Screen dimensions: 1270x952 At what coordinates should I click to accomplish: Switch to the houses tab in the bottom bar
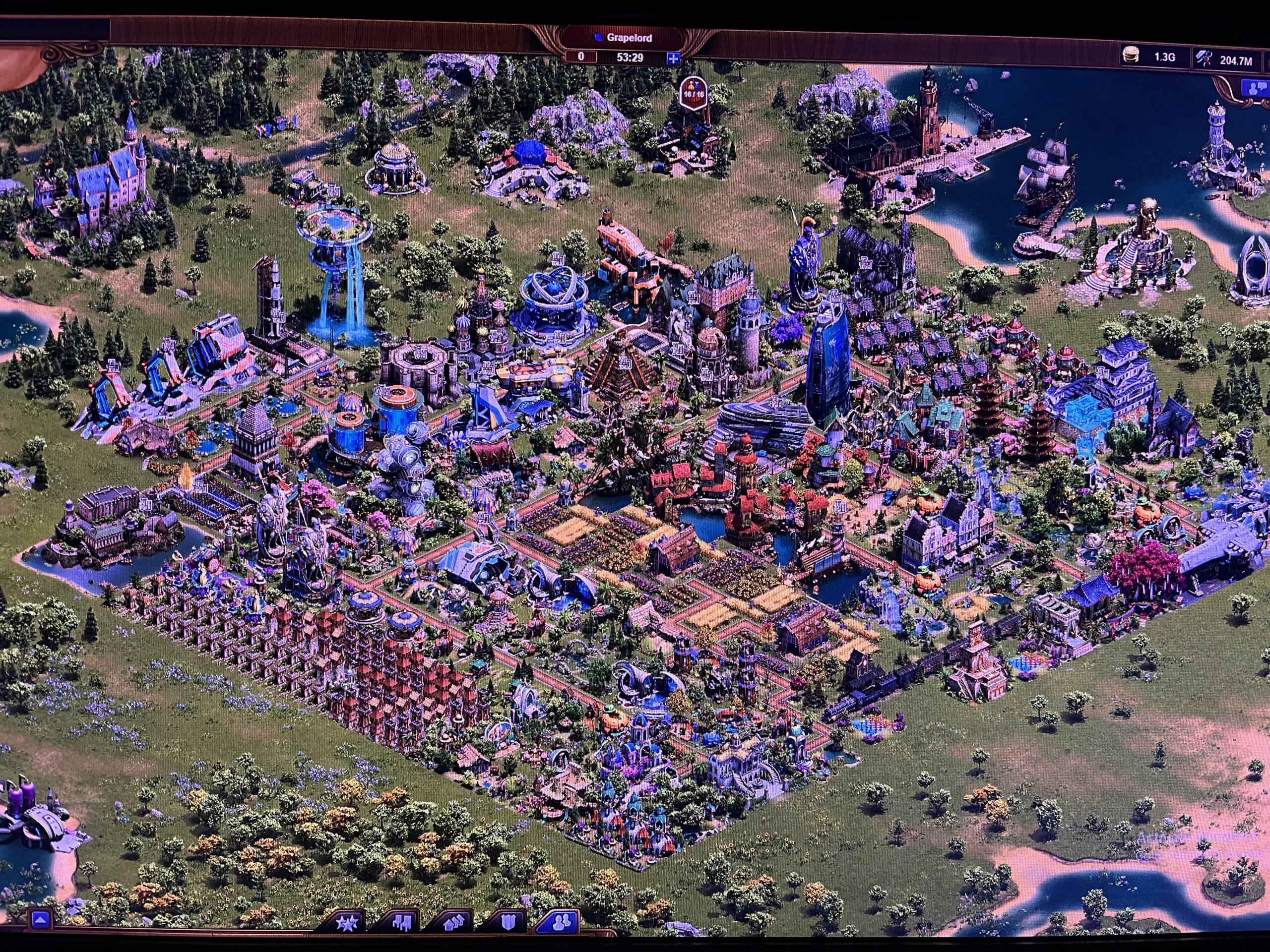453,923
